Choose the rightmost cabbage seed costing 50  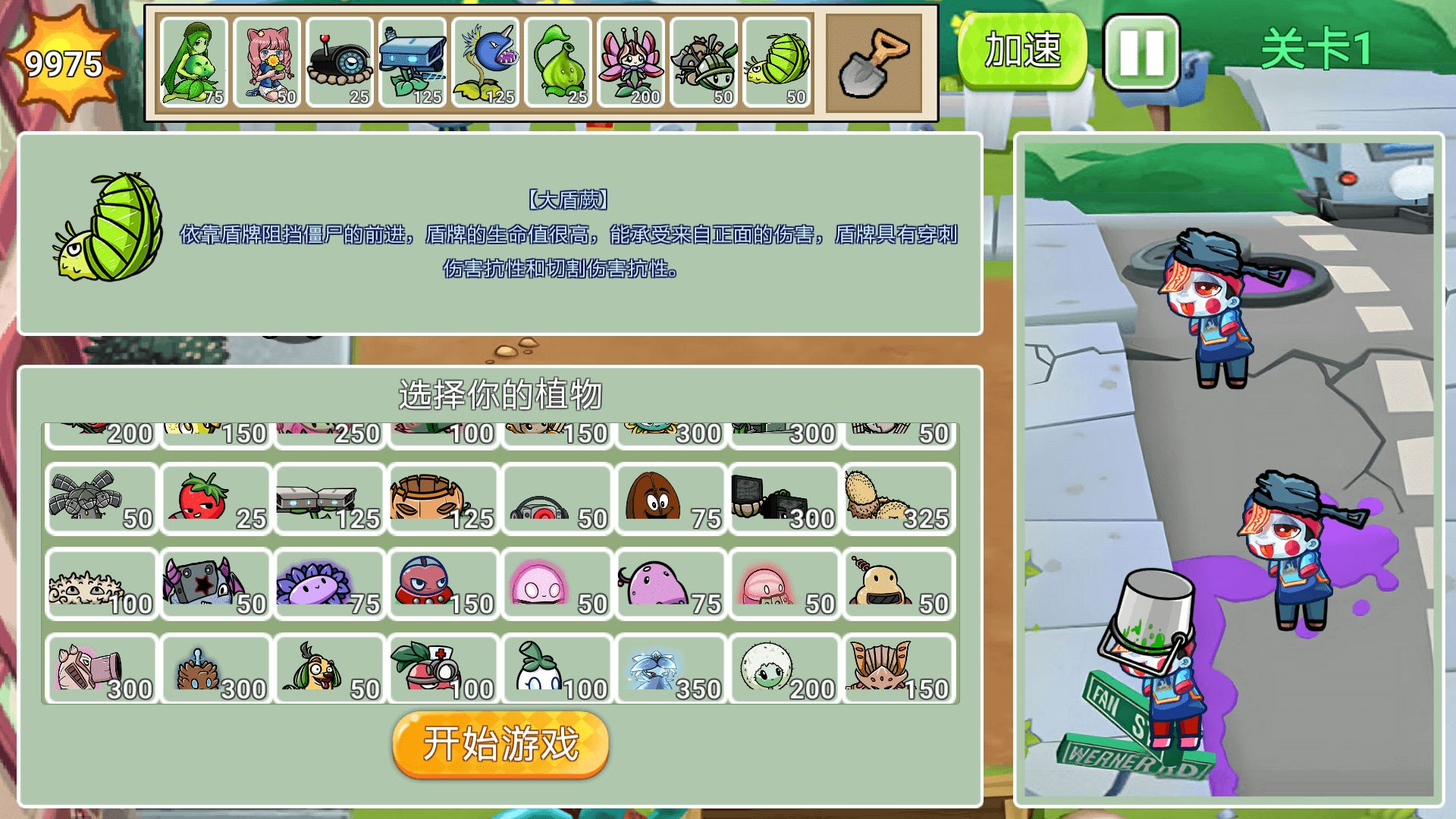point(779,61)
